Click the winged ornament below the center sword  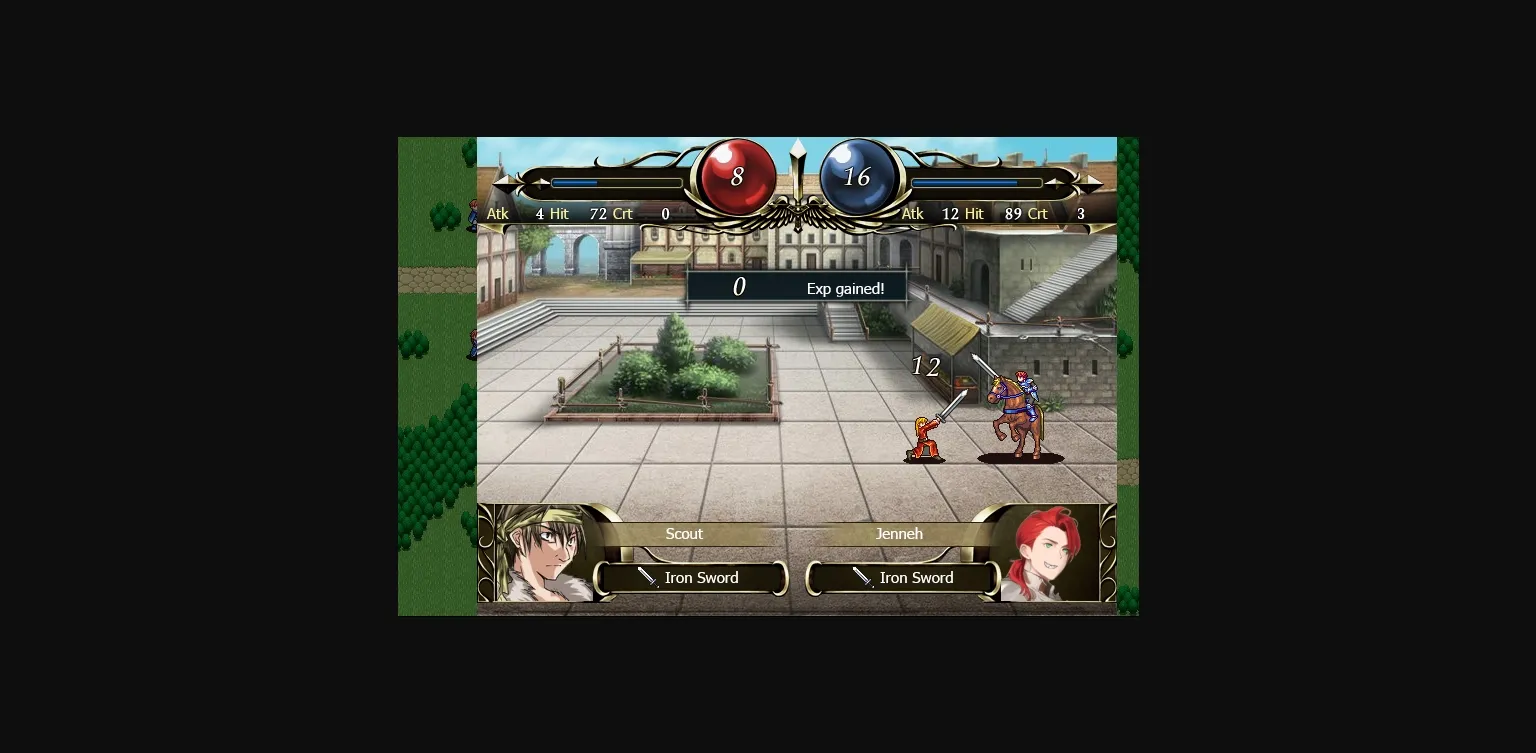tap(797, 215)
